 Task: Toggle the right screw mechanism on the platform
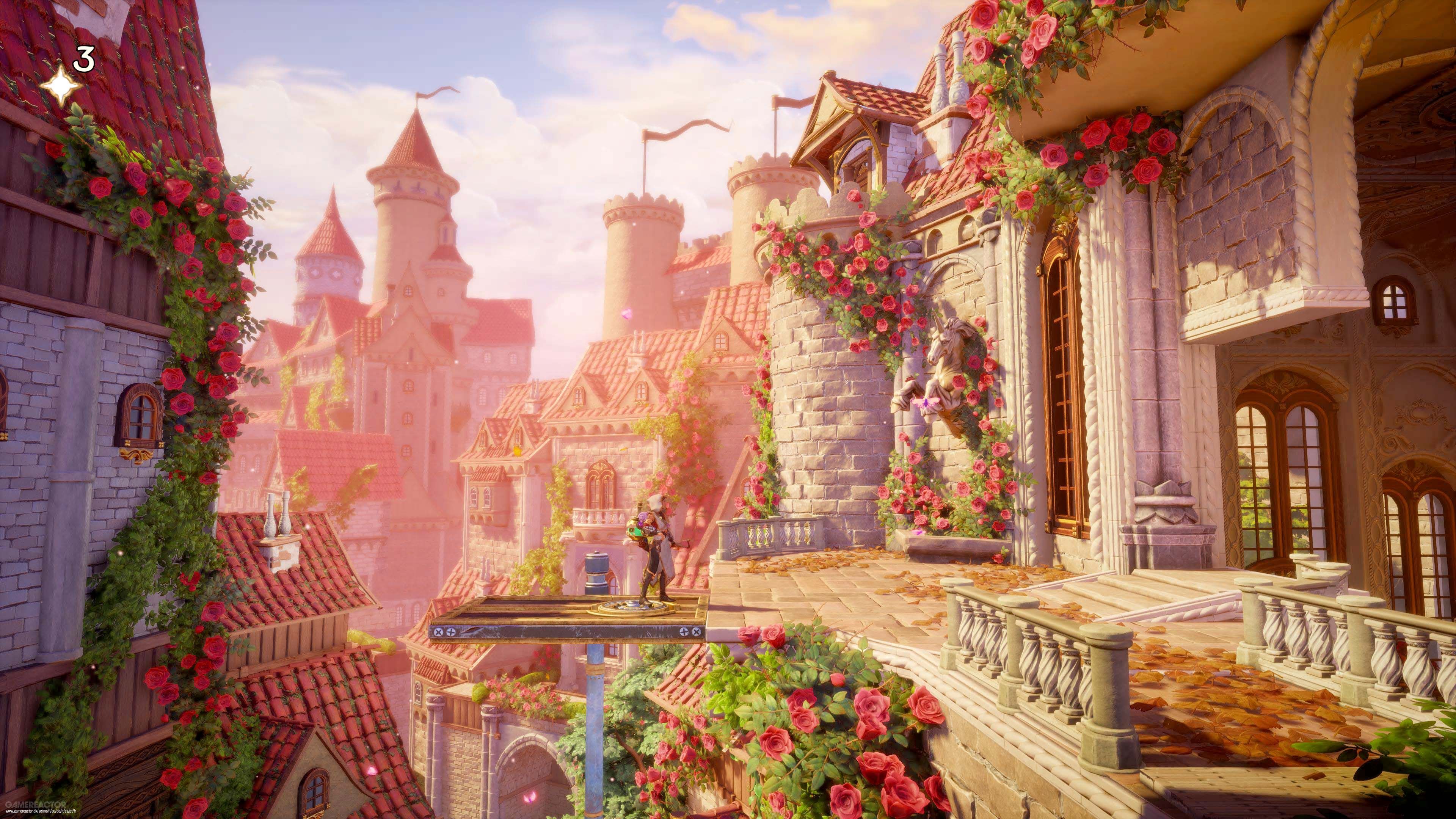tap(691, 633)
